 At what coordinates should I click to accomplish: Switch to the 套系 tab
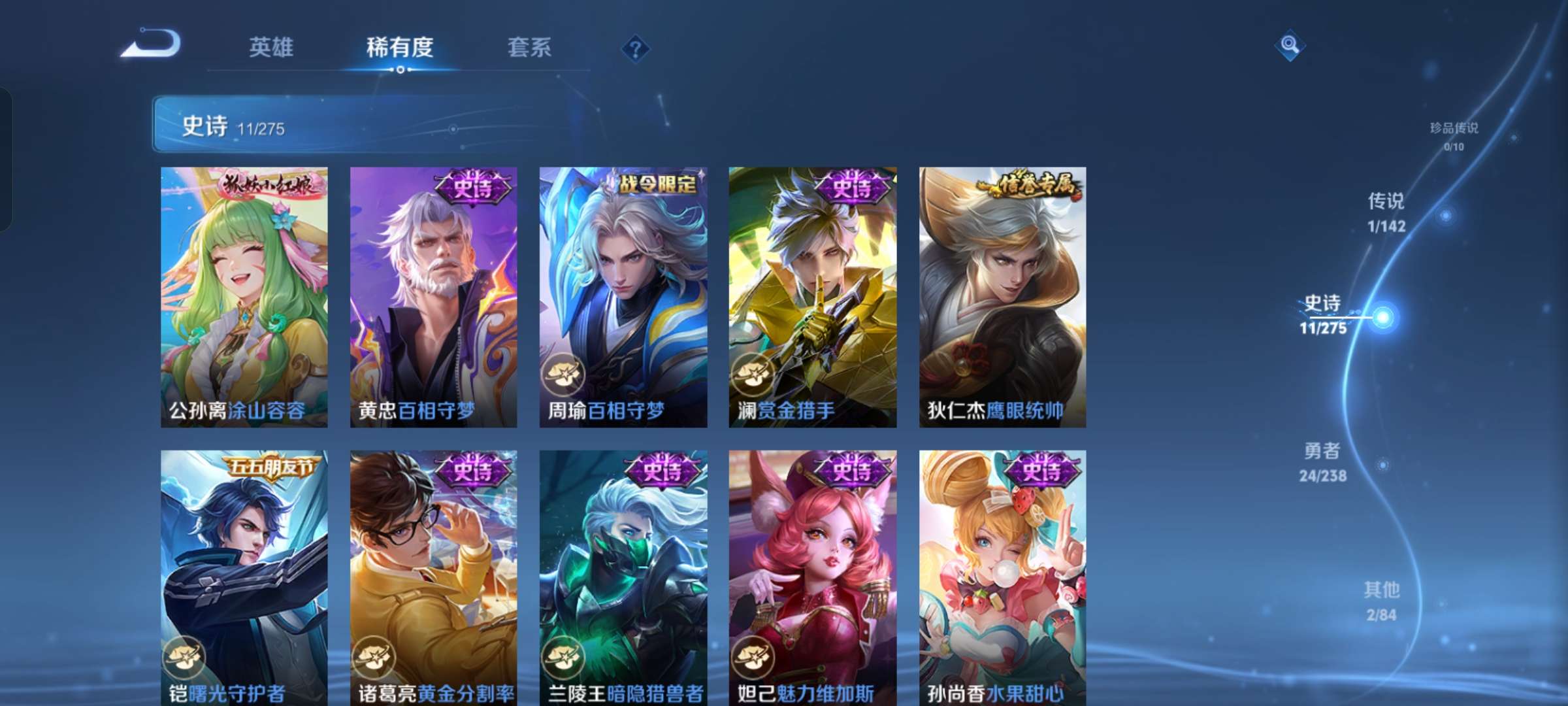click(530, 48)
